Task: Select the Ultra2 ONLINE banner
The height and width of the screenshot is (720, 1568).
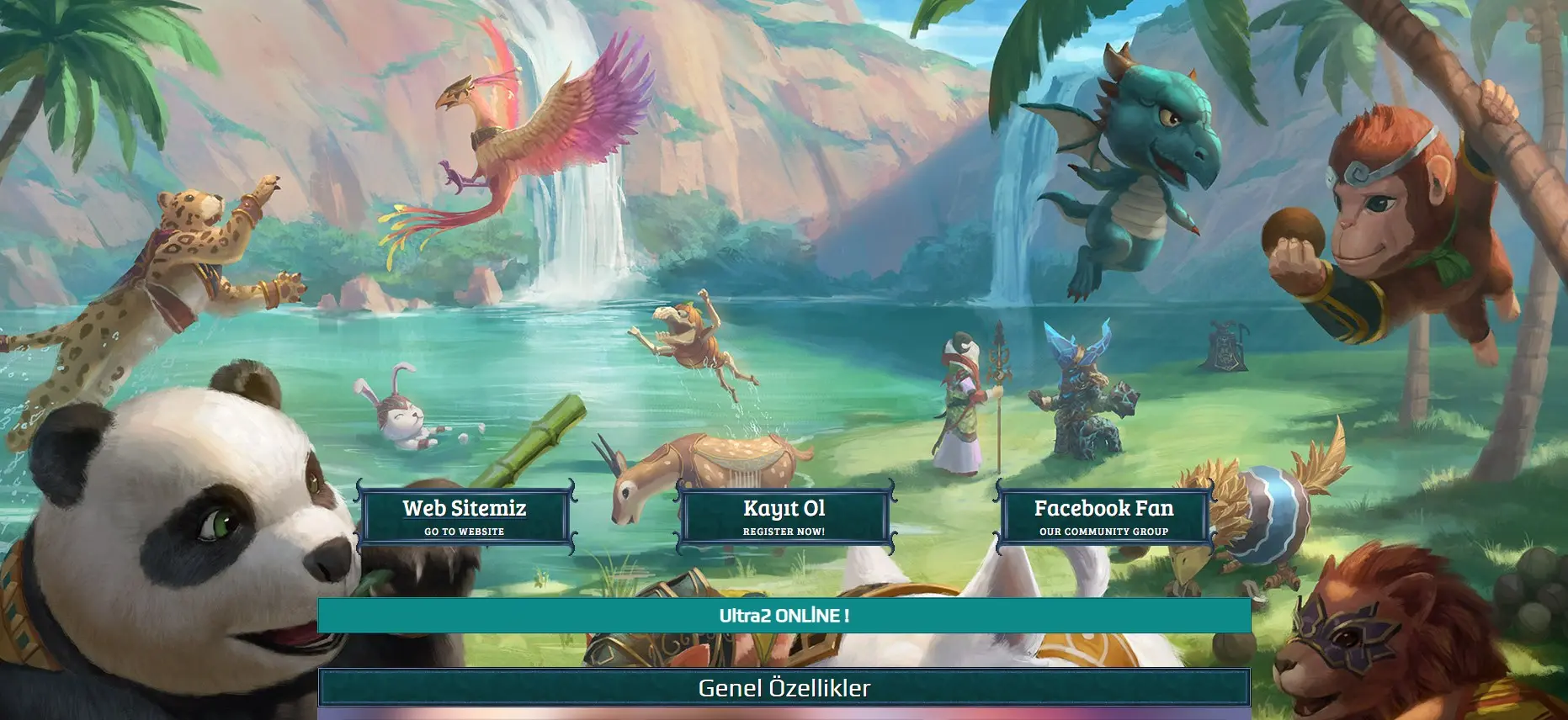Action: coord(784,616)
